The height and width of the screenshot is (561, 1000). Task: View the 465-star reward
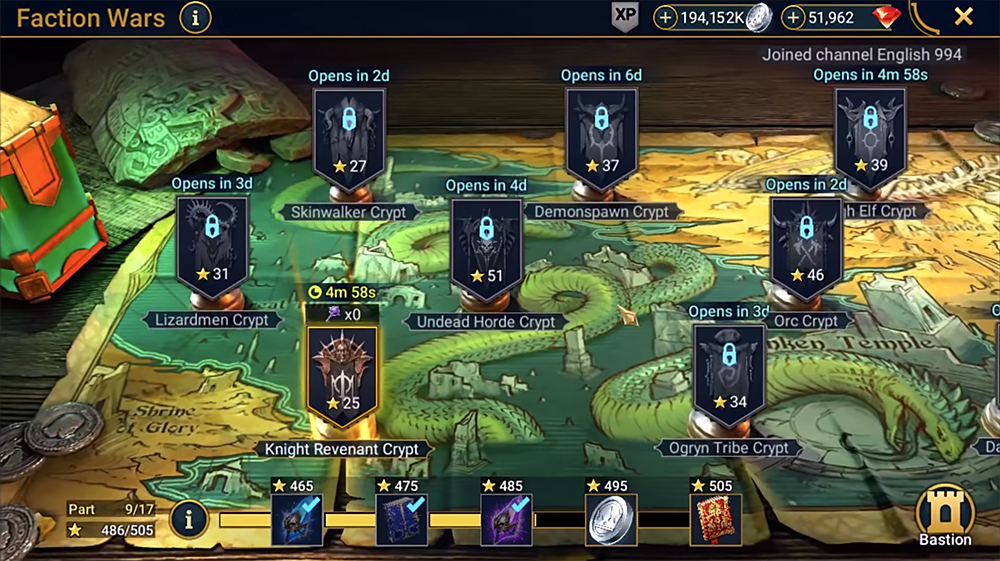coord(297,520)
